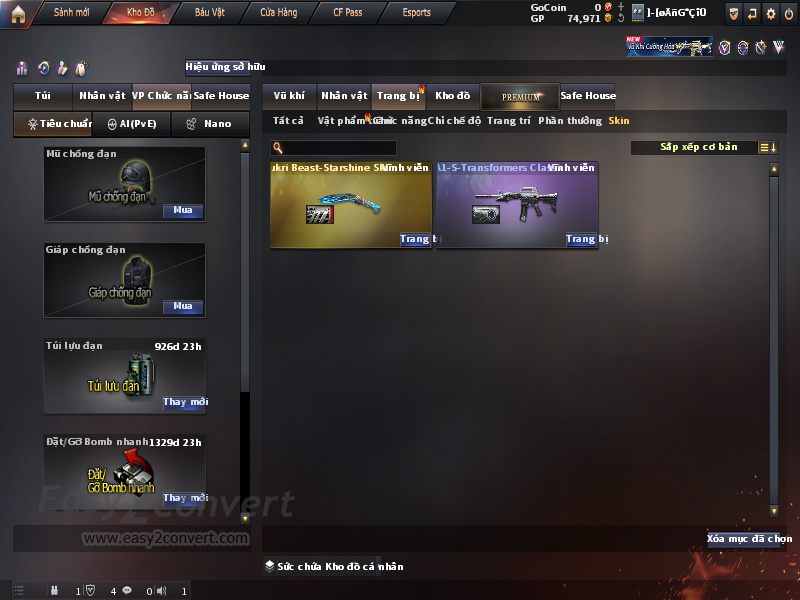The height and width of the screenshot is (600, 800).
Task: Select the Túi tab
Action: [42, 96]
